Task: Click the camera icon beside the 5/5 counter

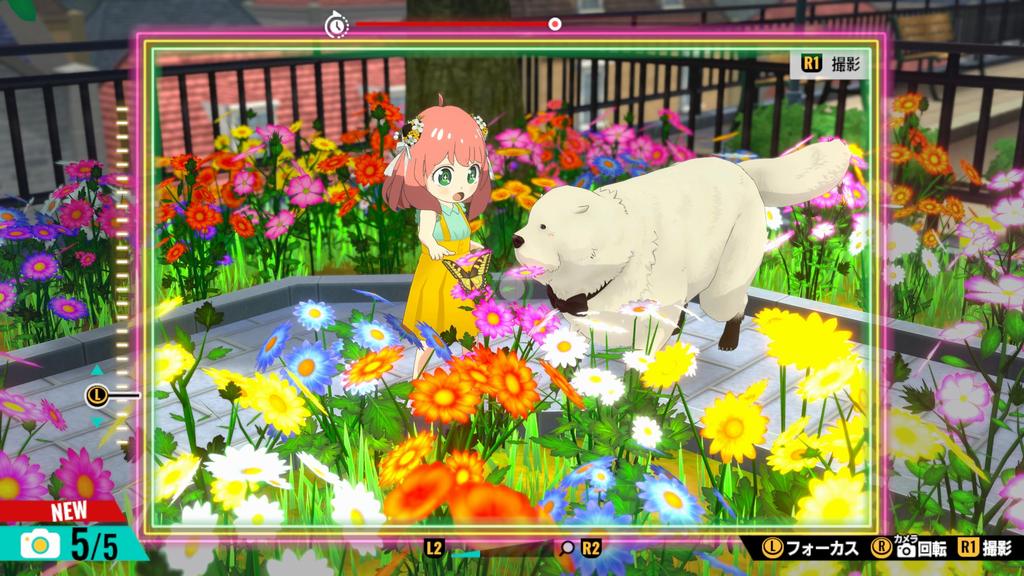Action: coord(39,544)
